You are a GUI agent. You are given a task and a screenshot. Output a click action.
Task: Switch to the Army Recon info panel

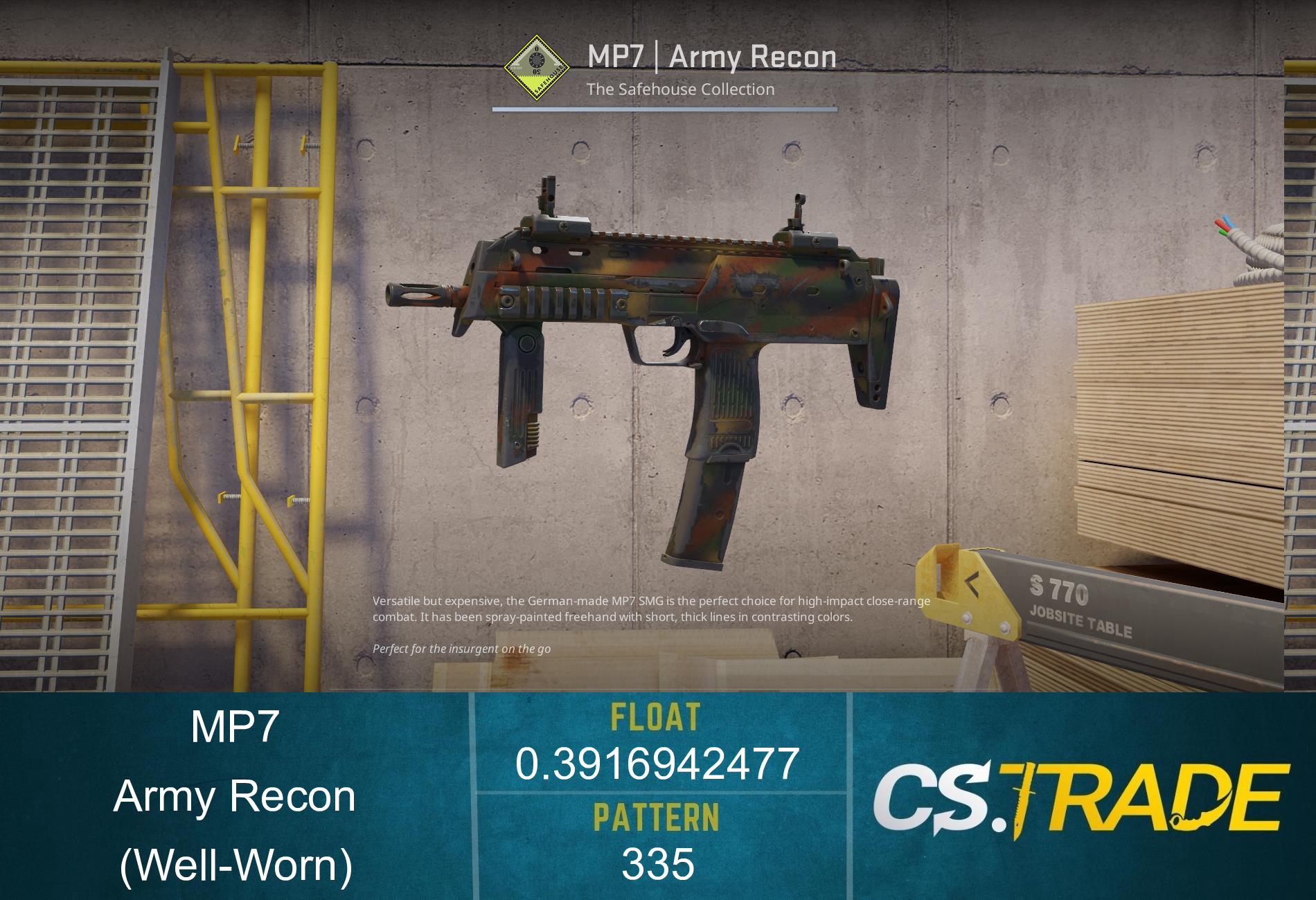tap(237, 796)
